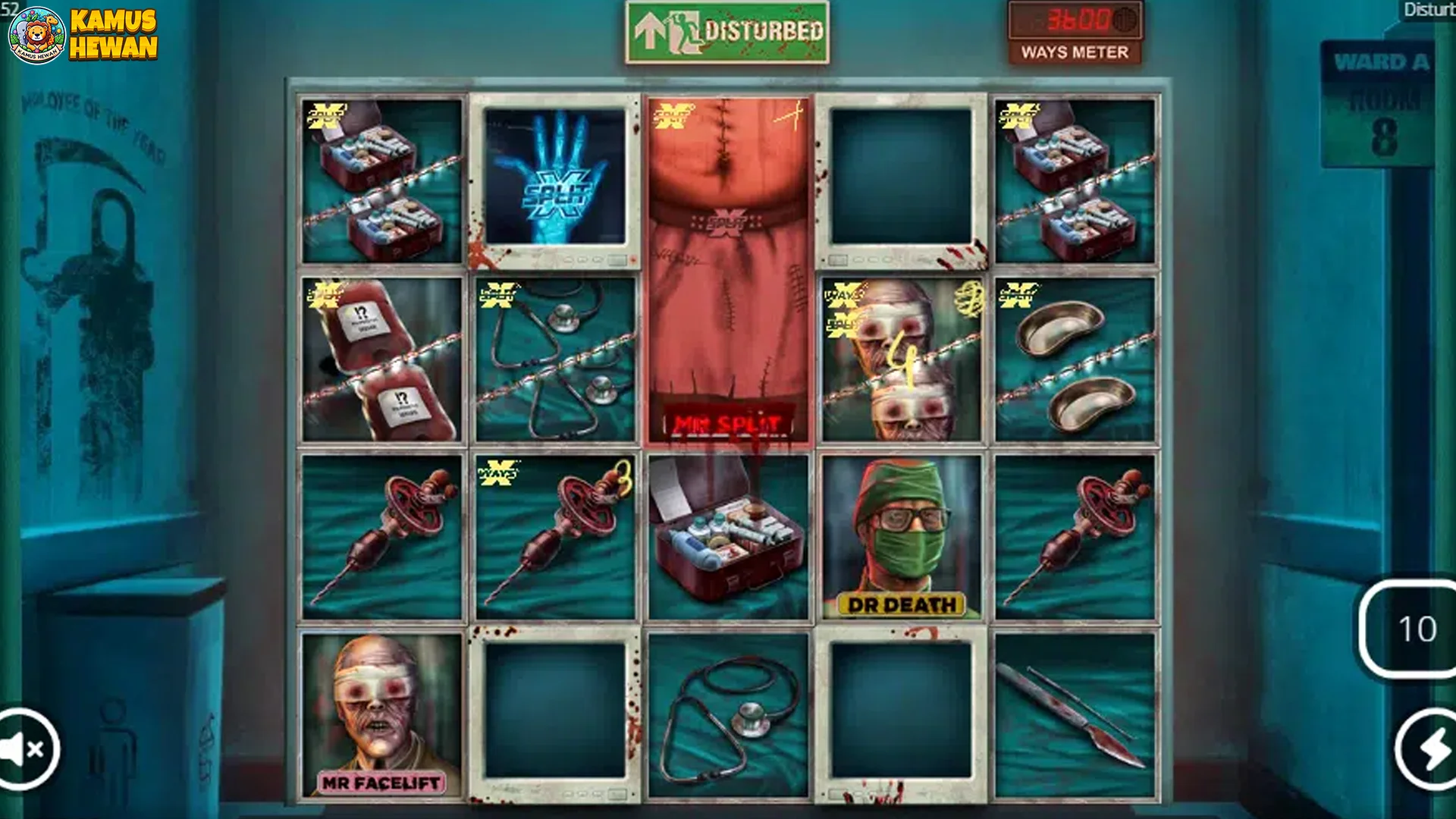This screenshot has height=819, width=1456.
Task: Open the Kamus Hewan logo link
Action: click(83, 34)
